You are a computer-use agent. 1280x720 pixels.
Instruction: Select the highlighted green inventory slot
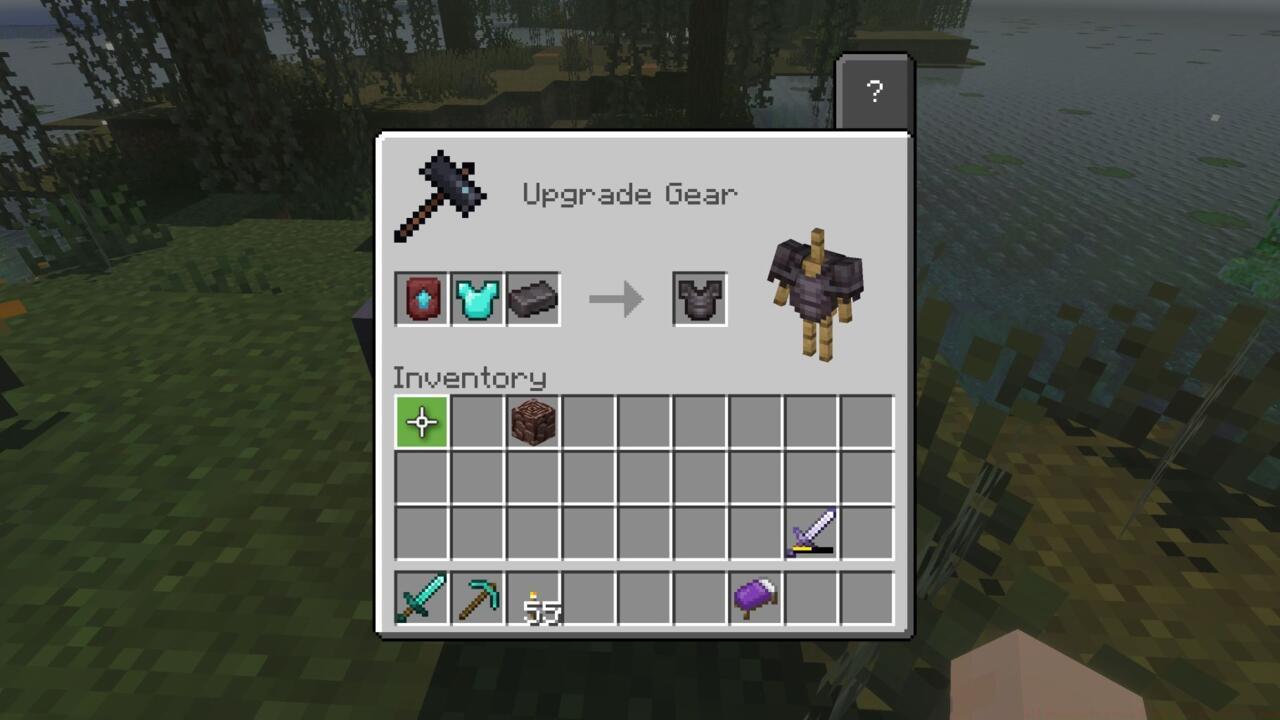[x=420, y=420]
